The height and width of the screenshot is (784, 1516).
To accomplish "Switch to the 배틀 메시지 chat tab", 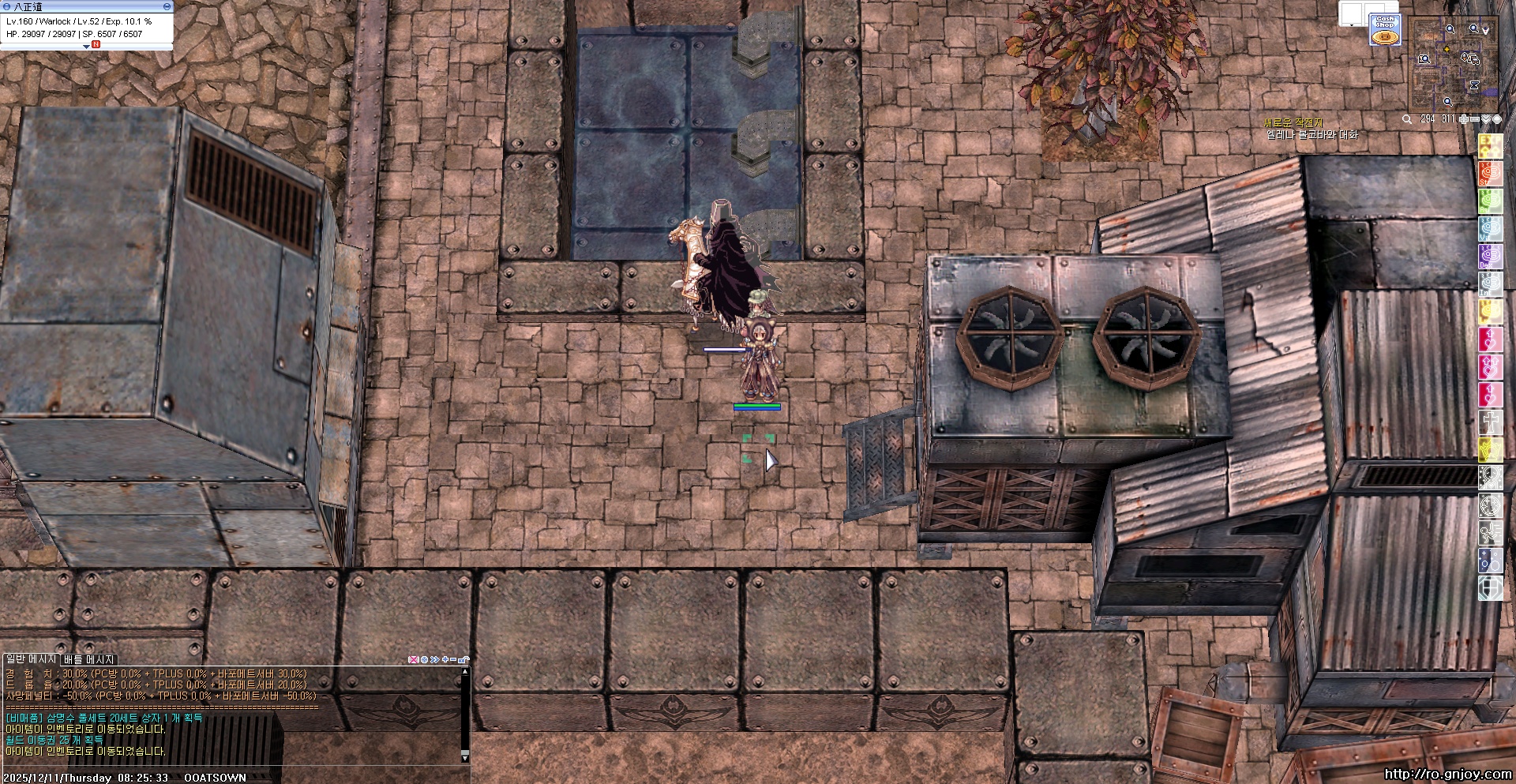I will point(89,659).
